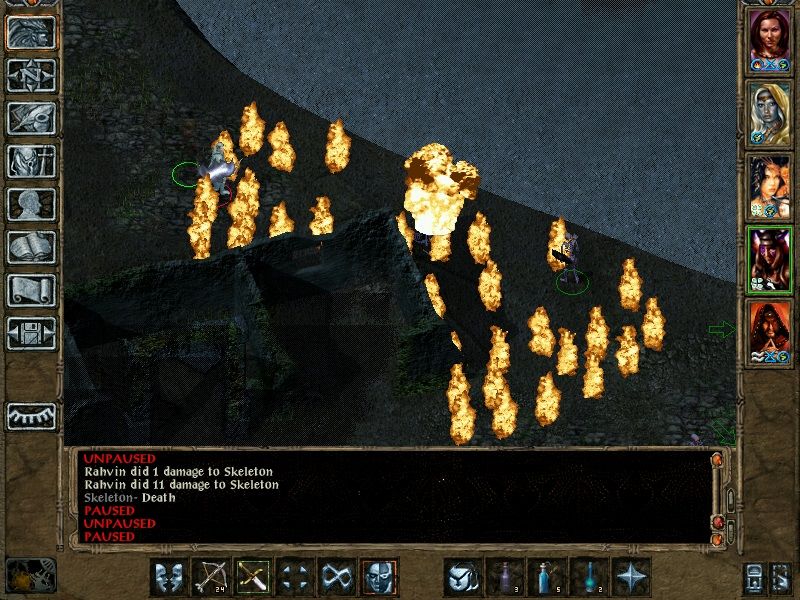The image size is (800, 600).
Task: Open special abilities with the star button
Action: (x=633, y=577)
